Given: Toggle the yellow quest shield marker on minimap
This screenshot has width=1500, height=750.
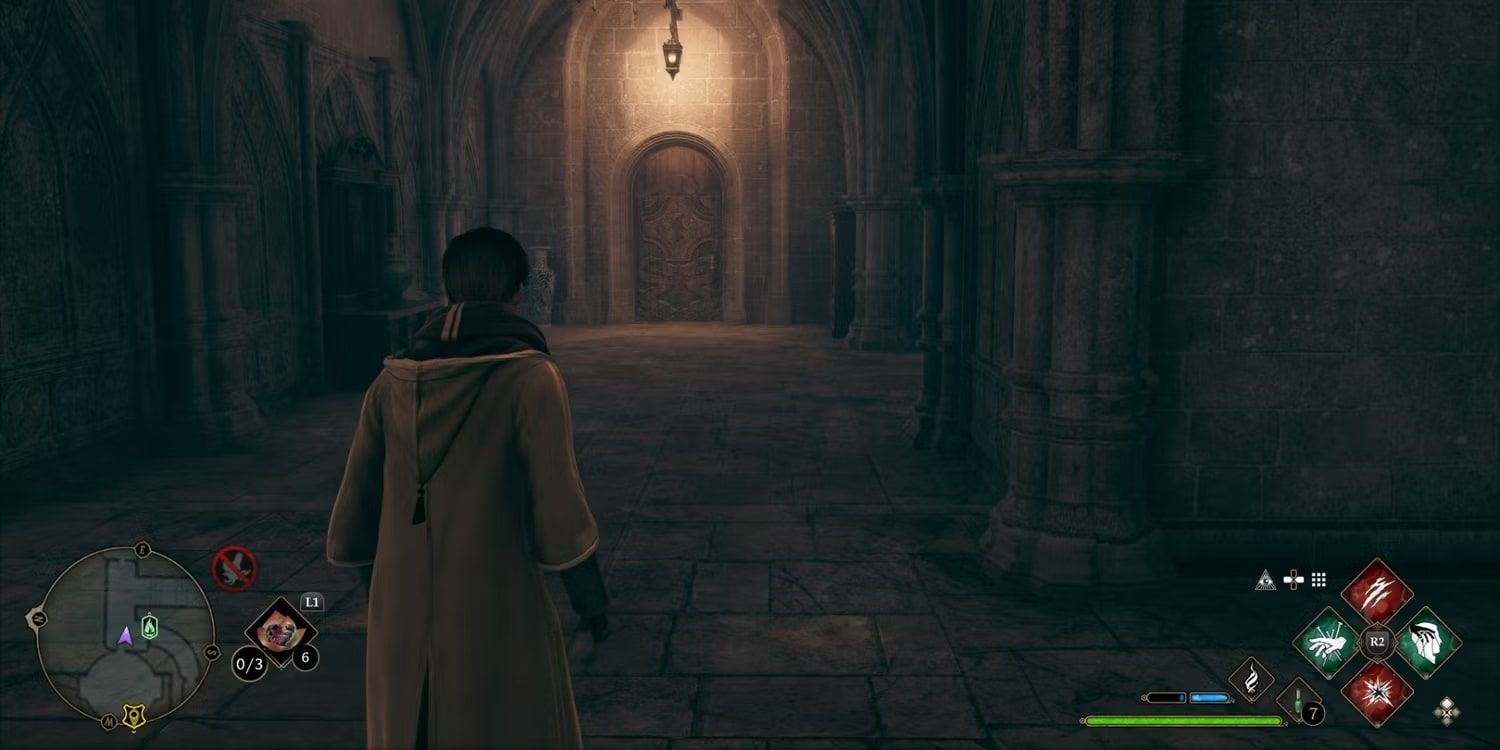Looking at the screenshot, I should tap(134, 714).
